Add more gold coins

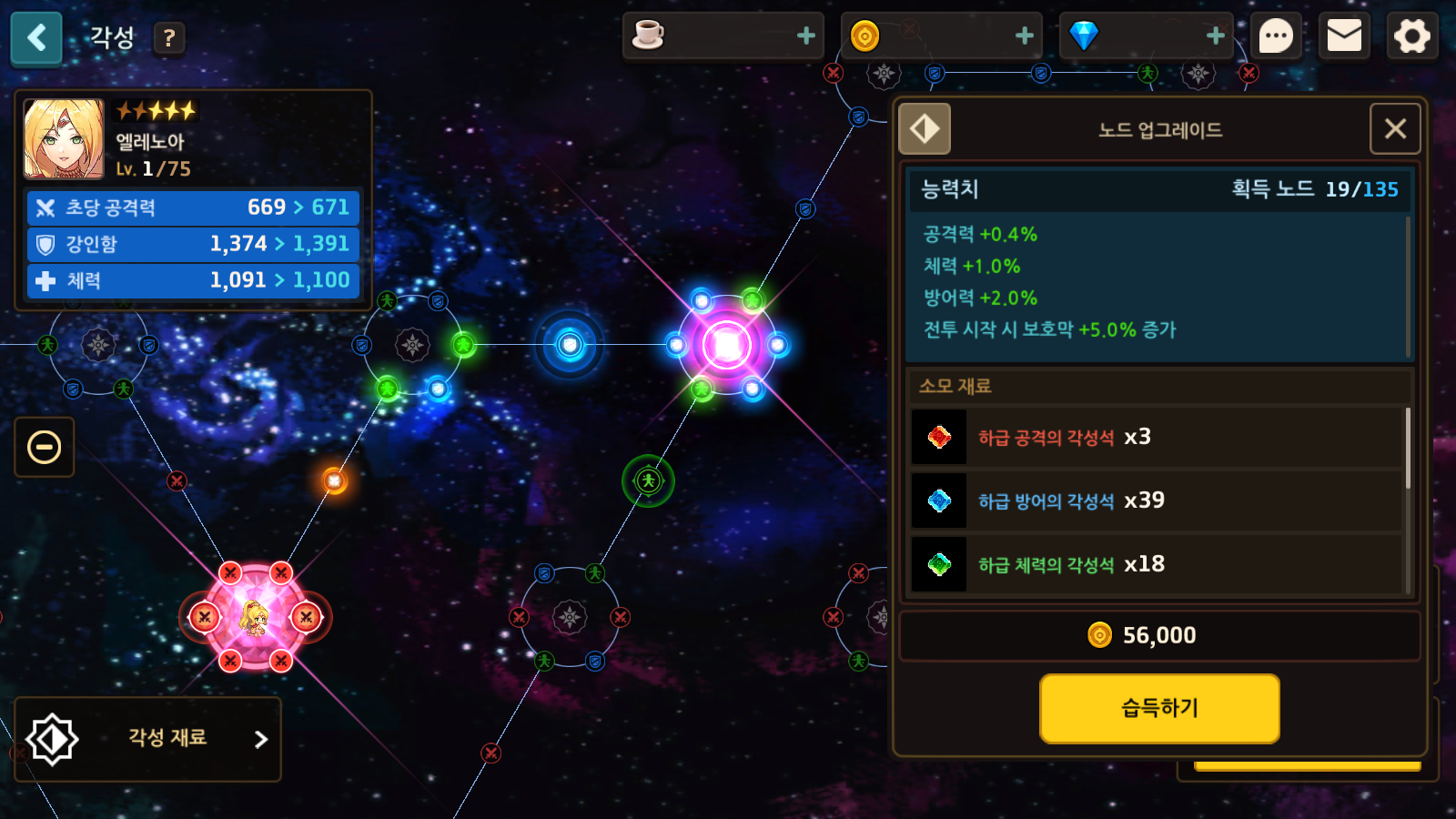(1024, 35)
